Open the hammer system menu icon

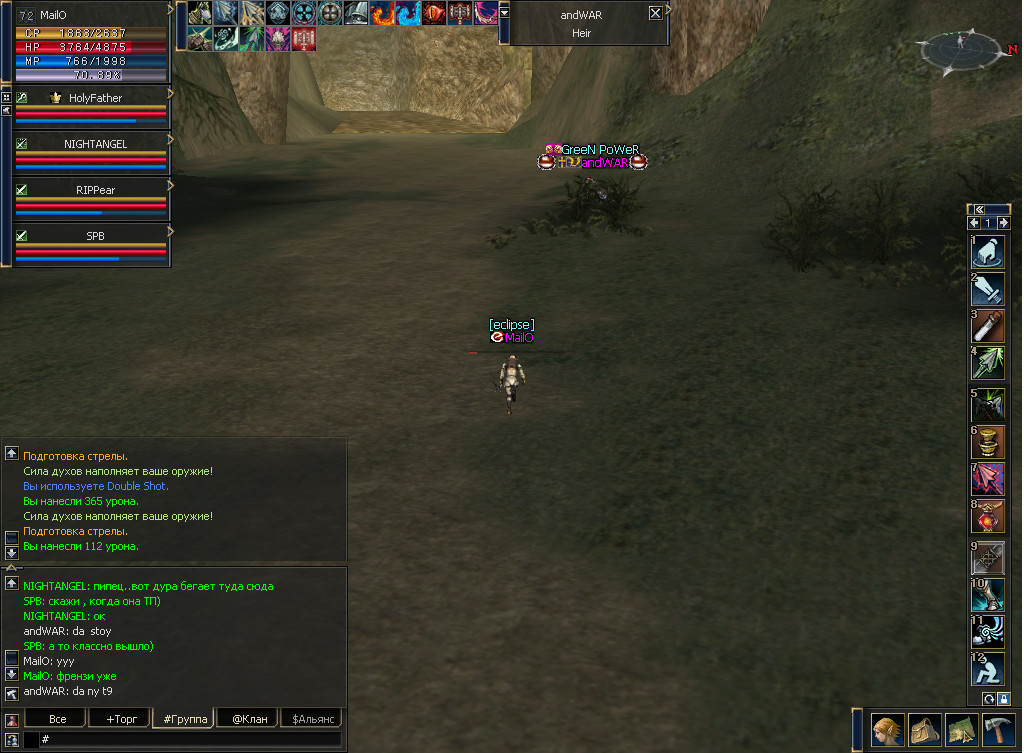(998, 730)
